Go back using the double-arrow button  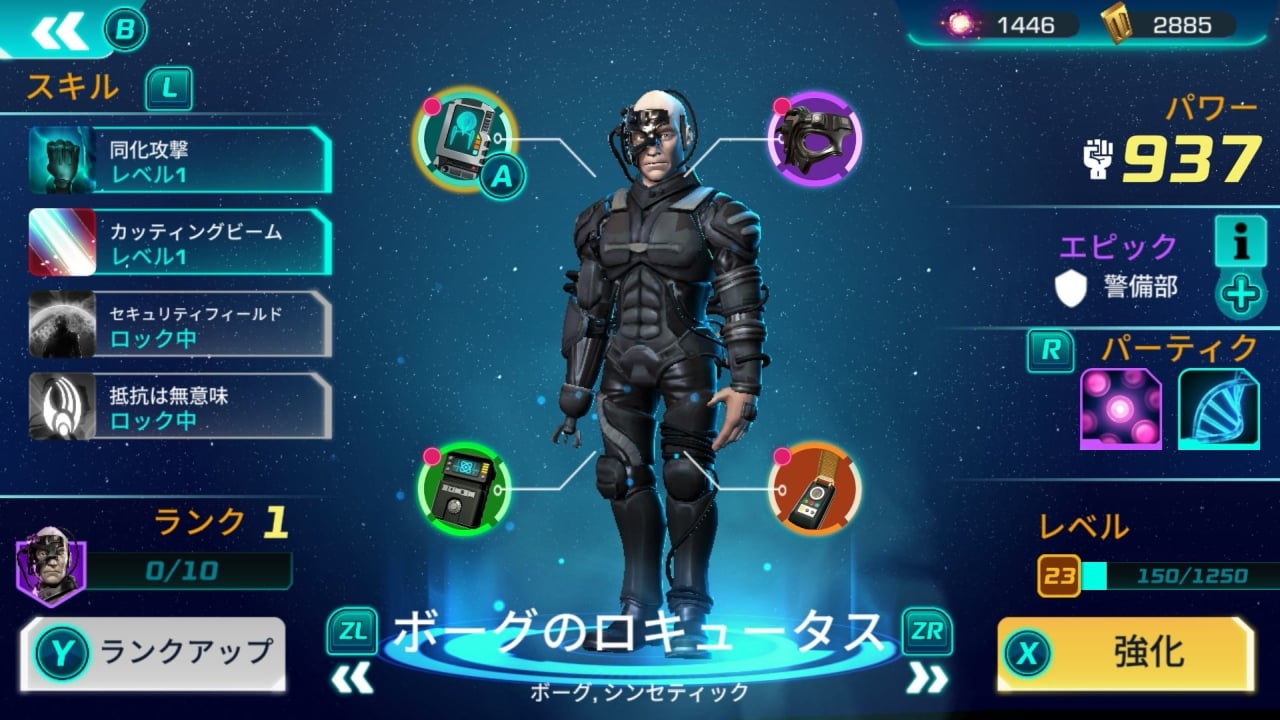(59, 31)
